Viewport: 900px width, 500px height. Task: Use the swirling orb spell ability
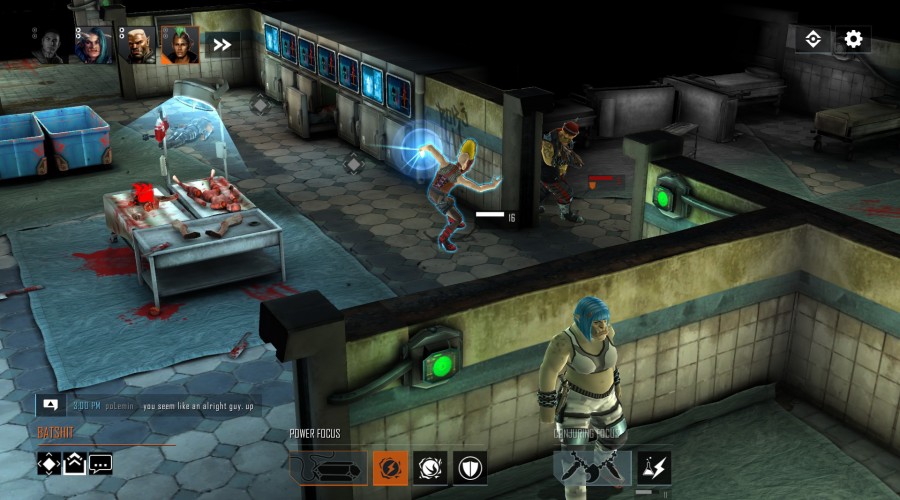[430, 467]
